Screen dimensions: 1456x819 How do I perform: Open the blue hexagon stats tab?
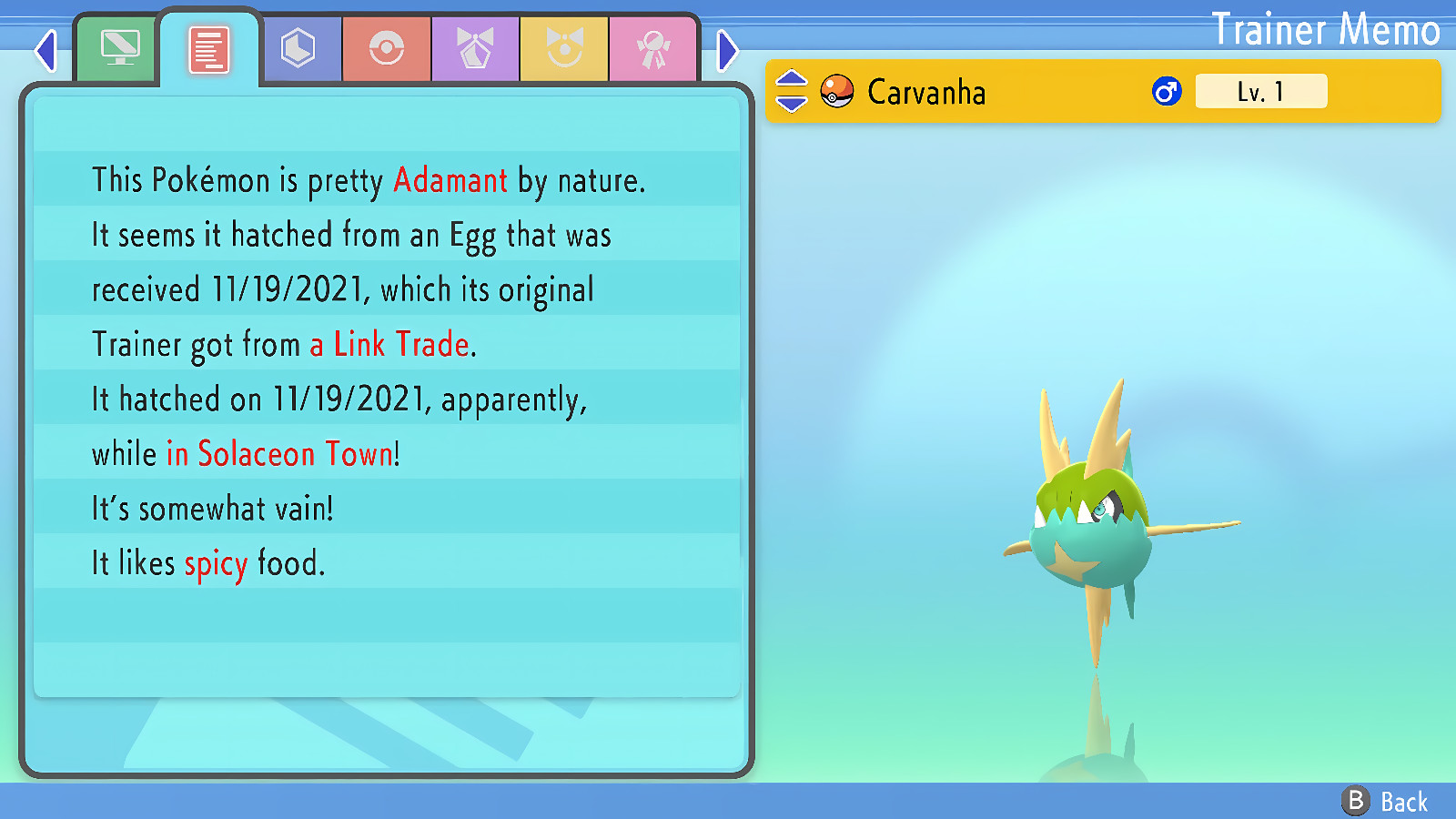coord(298,49)
